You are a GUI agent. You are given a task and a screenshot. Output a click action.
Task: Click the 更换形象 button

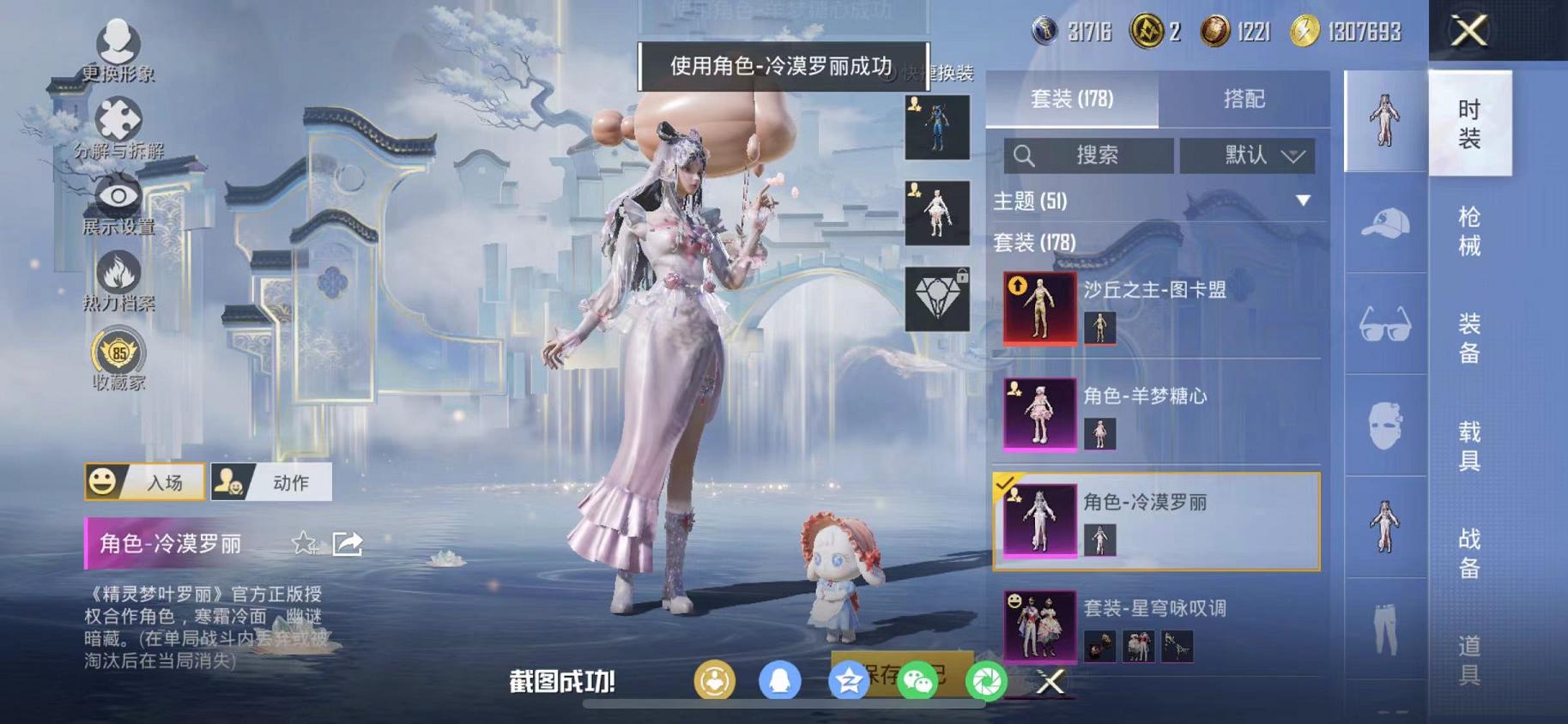(120, 42)
